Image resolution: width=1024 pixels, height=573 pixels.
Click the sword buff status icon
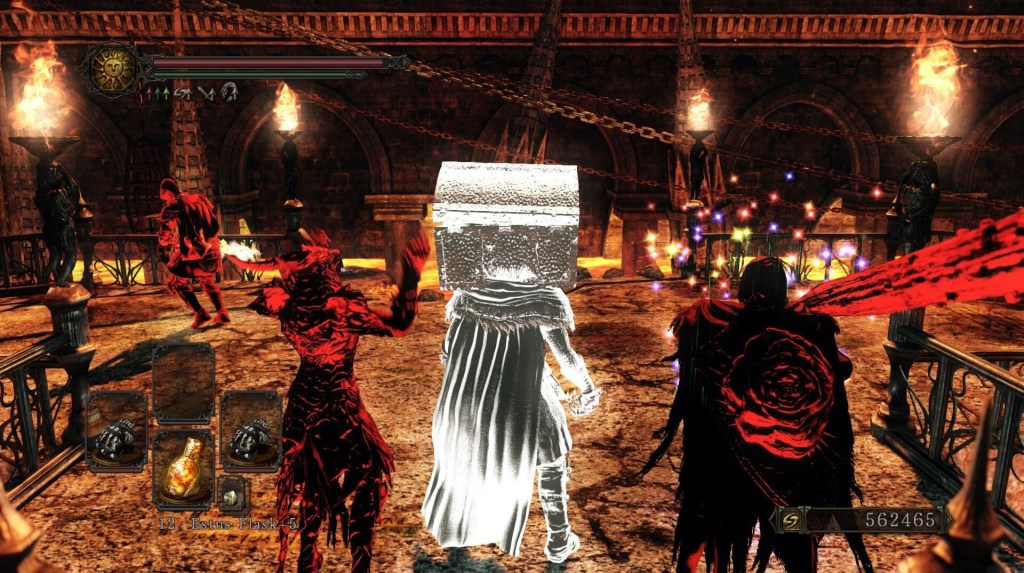coord(208,93)
